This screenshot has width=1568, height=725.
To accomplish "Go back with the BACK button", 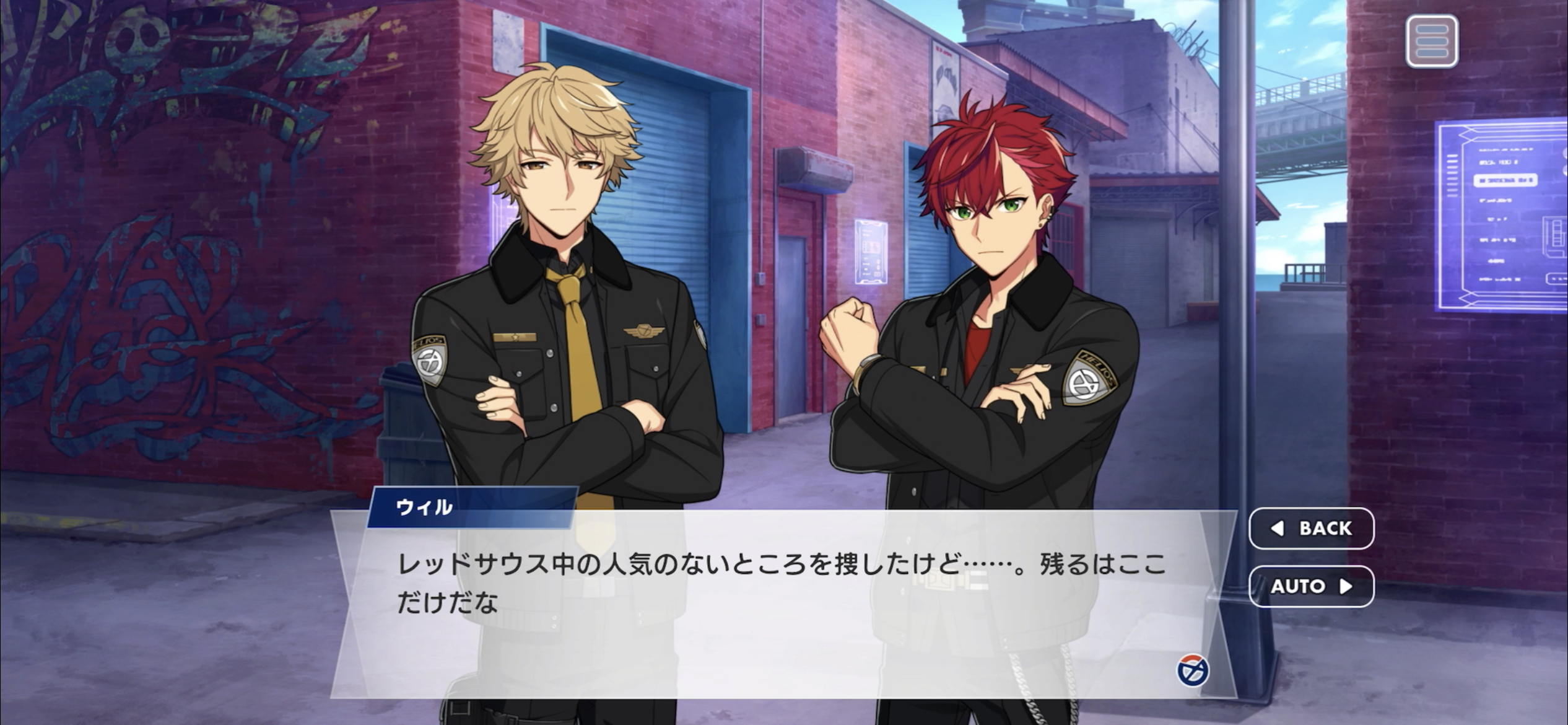I will click(1311, 528).
